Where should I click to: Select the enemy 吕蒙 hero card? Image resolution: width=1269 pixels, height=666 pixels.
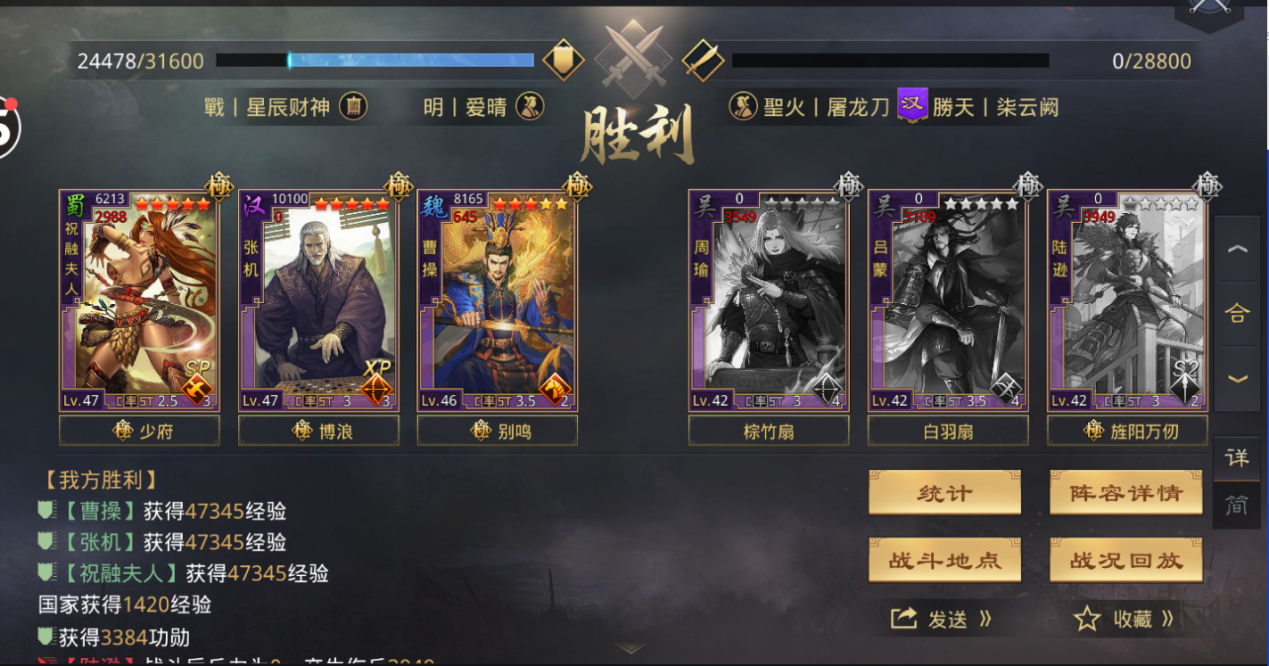(947, 300)
